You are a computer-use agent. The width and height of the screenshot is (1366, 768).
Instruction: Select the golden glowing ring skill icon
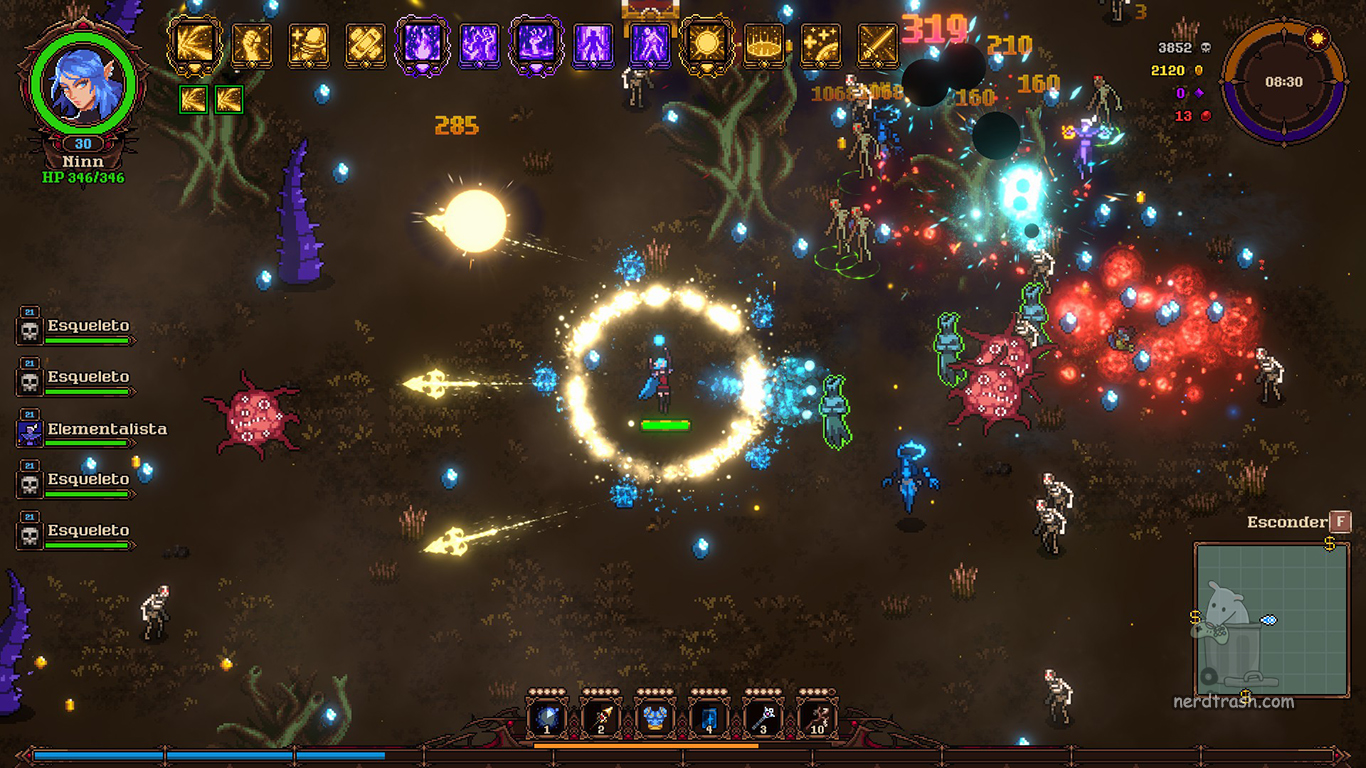pos(764,45)
